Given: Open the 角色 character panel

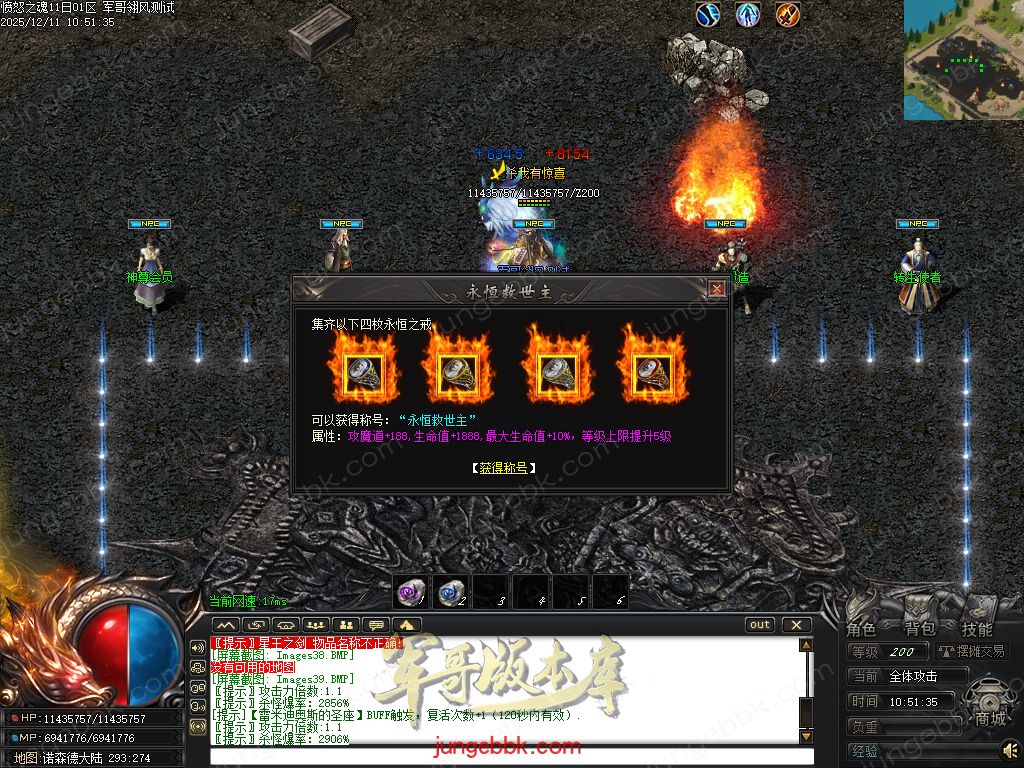Looking at the screenshot, I should point(861,629).
